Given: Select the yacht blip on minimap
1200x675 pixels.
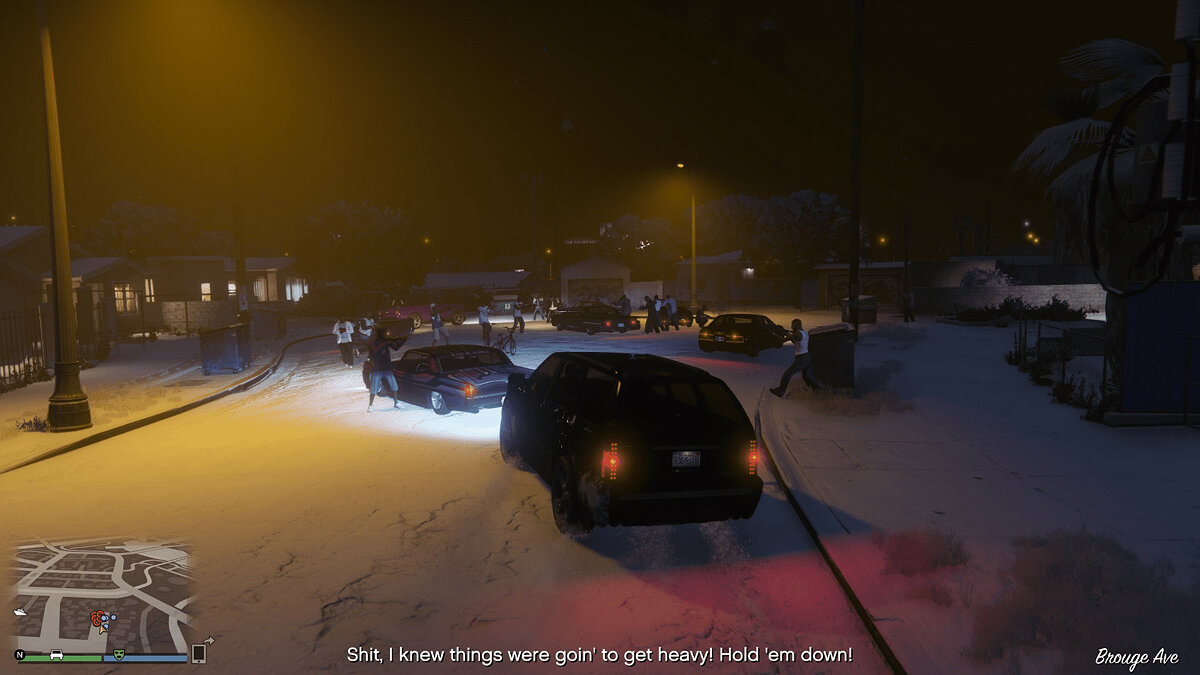Looking at the screenshot, I should click(20, 611).
